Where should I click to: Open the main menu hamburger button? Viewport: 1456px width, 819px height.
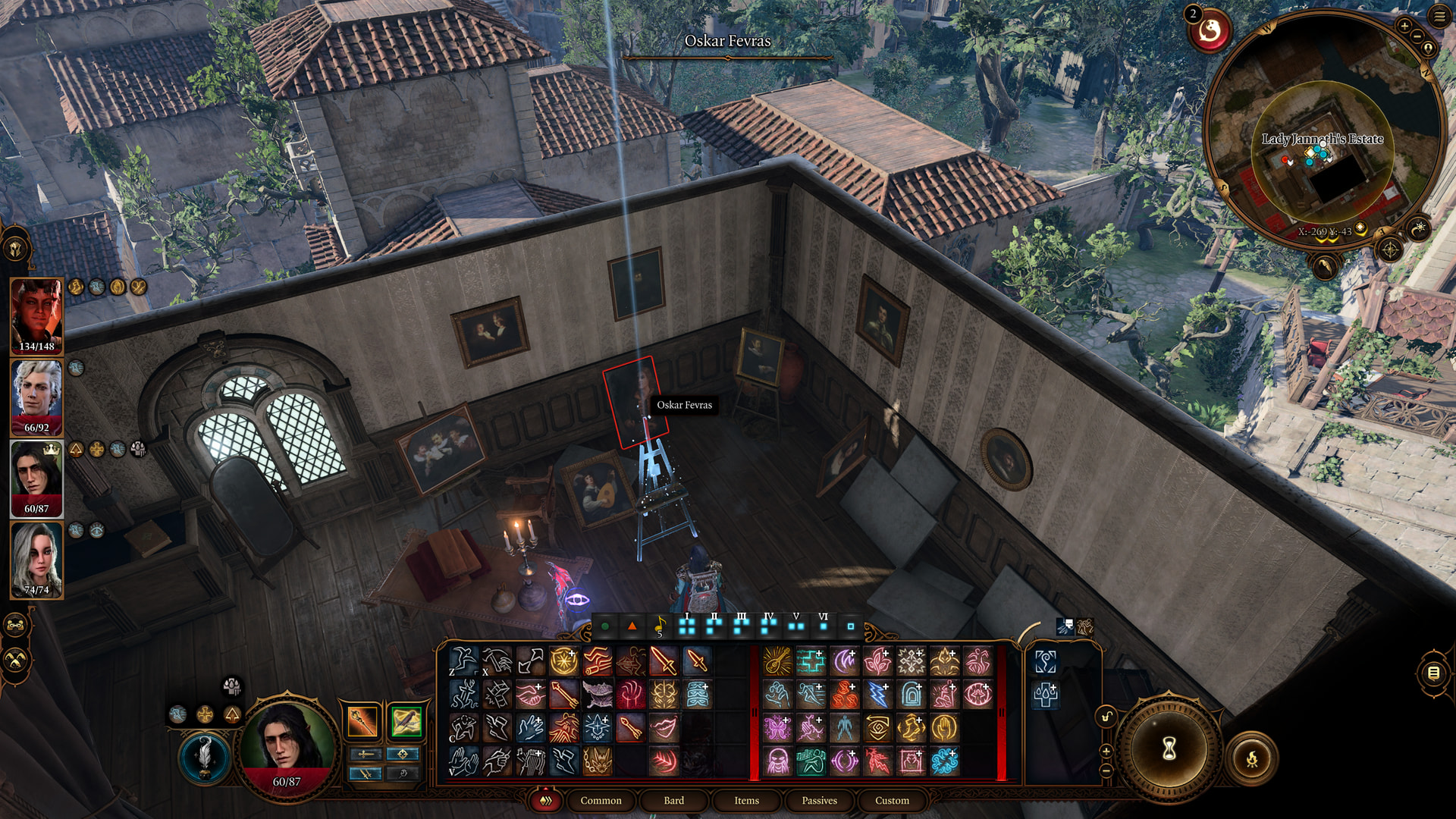tap(1439, 16)
